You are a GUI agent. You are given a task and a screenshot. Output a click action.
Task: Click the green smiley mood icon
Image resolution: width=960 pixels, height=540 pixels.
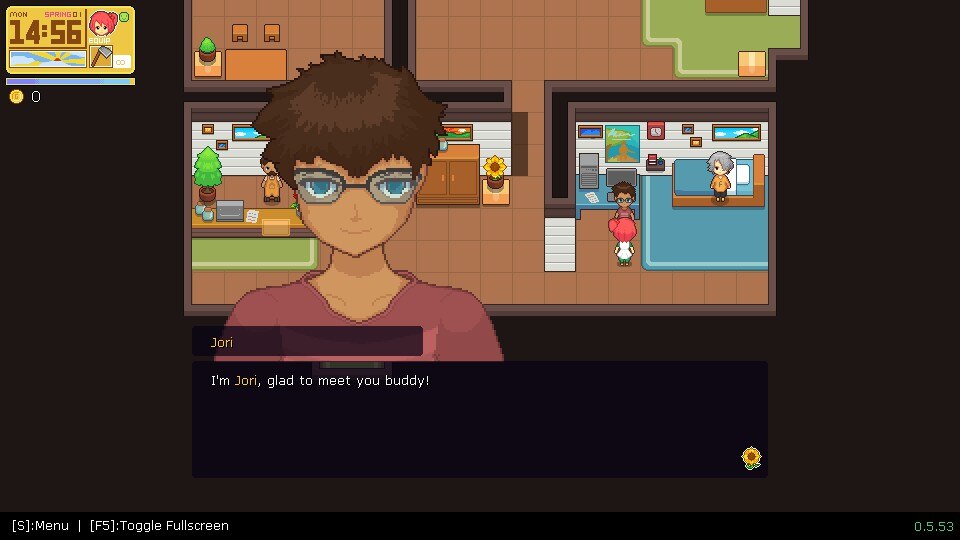[x=124, y=17]
